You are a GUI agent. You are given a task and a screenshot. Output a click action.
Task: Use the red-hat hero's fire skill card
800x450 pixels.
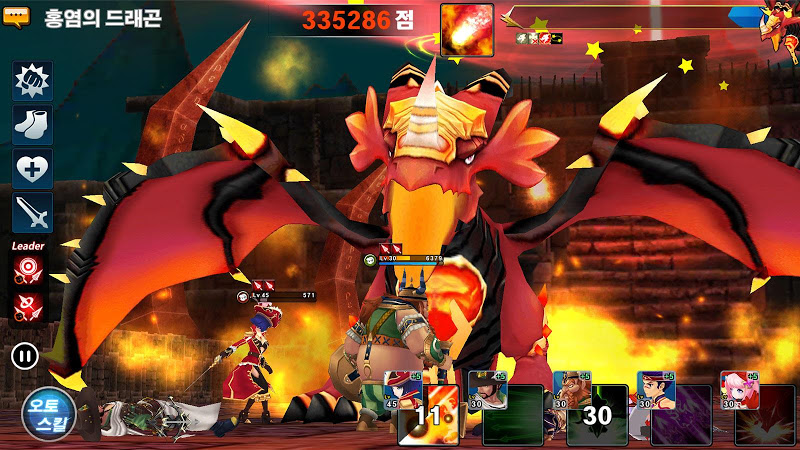[x=428, y=415]
